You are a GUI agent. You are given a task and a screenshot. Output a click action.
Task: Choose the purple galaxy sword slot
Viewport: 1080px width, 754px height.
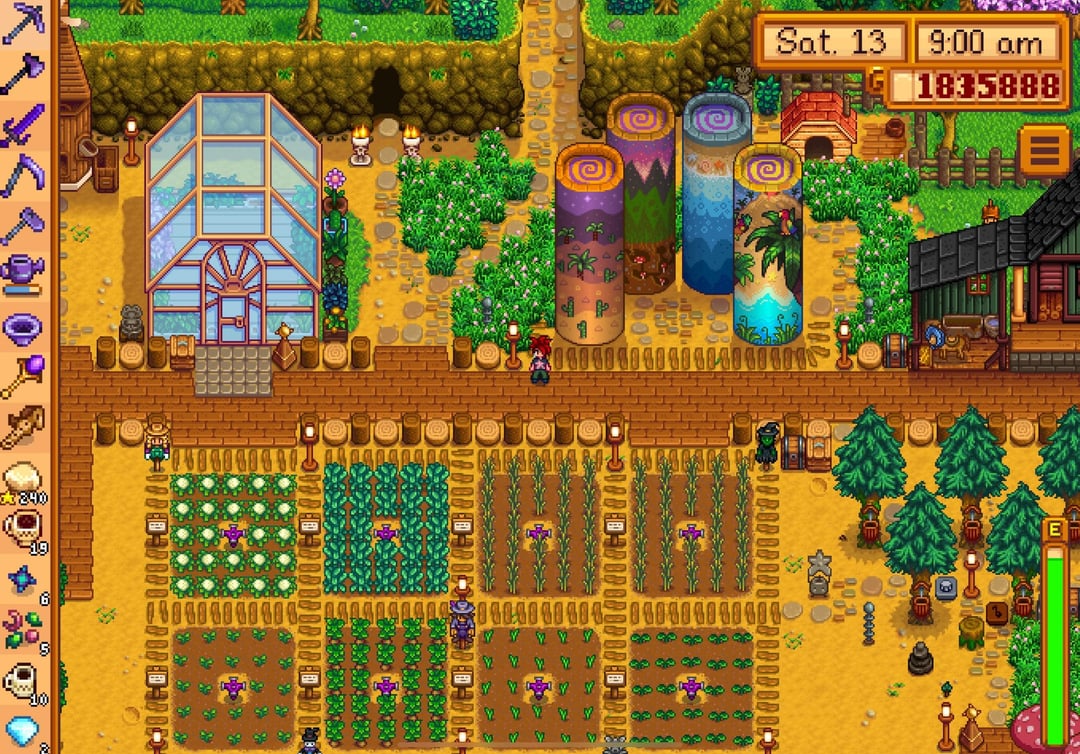(x=22, y=127)
